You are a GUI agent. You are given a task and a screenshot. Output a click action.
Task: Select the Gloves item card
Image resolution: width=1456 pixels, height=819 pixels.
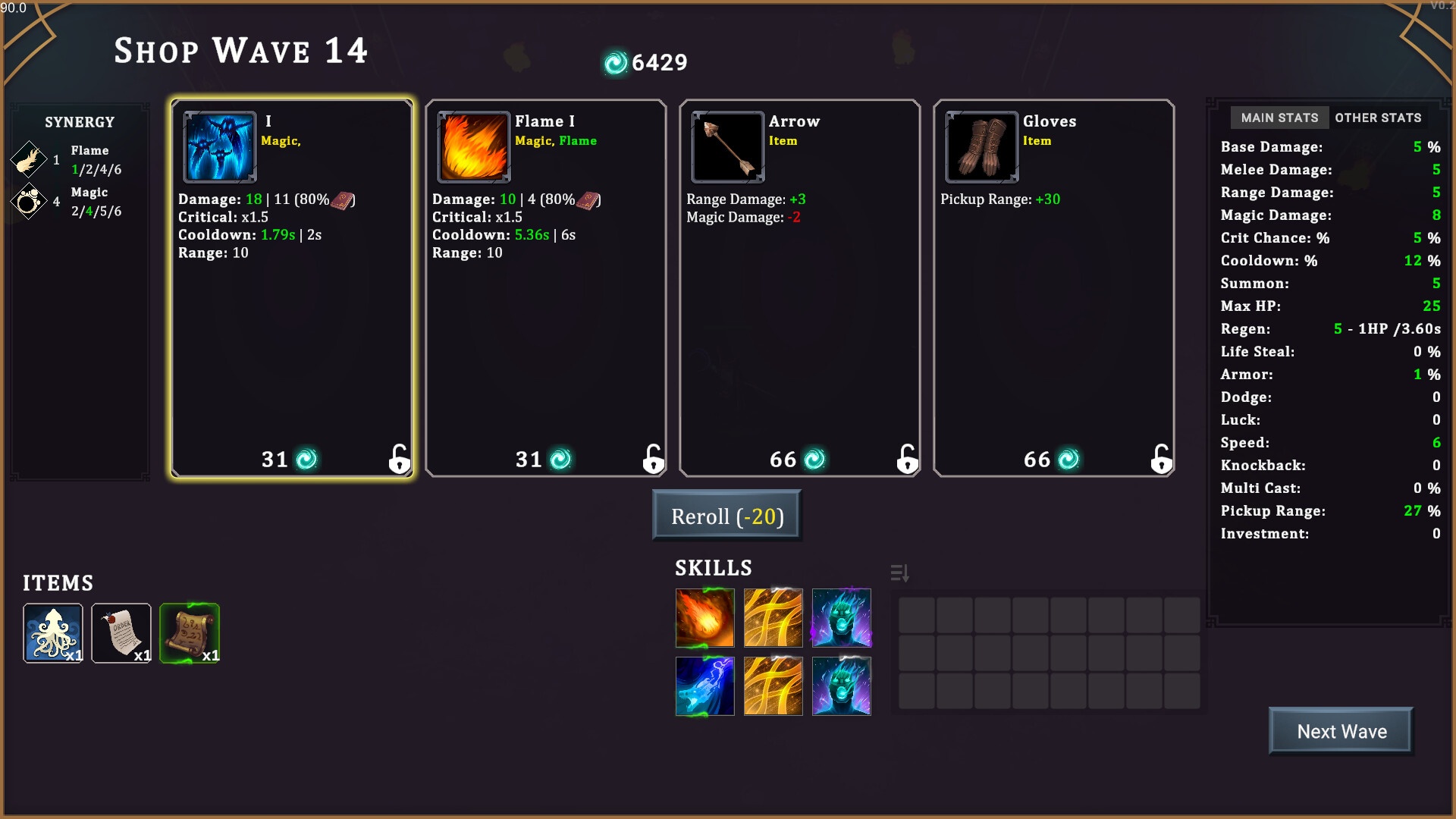pos(1053,288)
